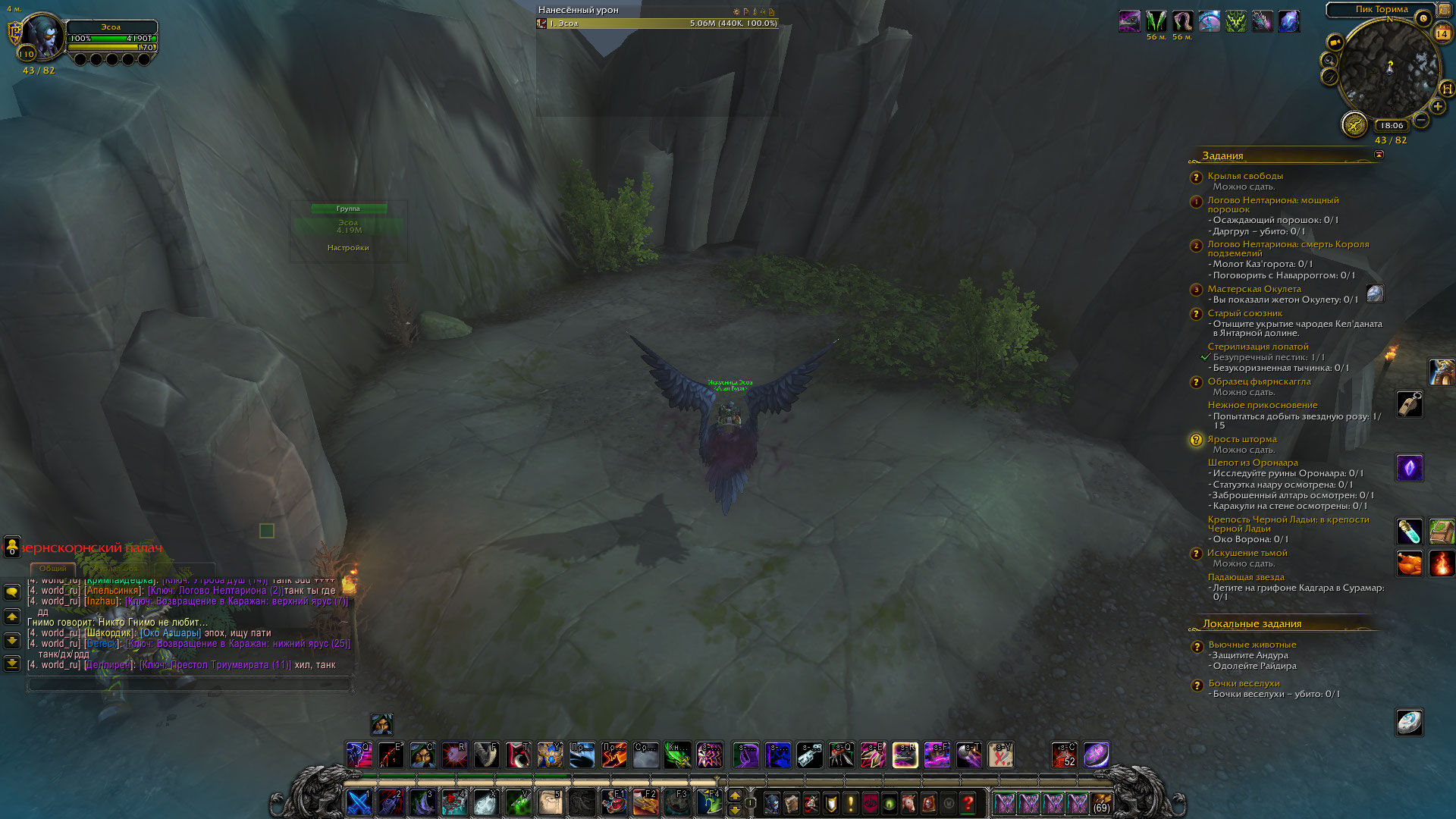
Task: Open the chat menu speech bubble button
Action: tap(12, 592)
